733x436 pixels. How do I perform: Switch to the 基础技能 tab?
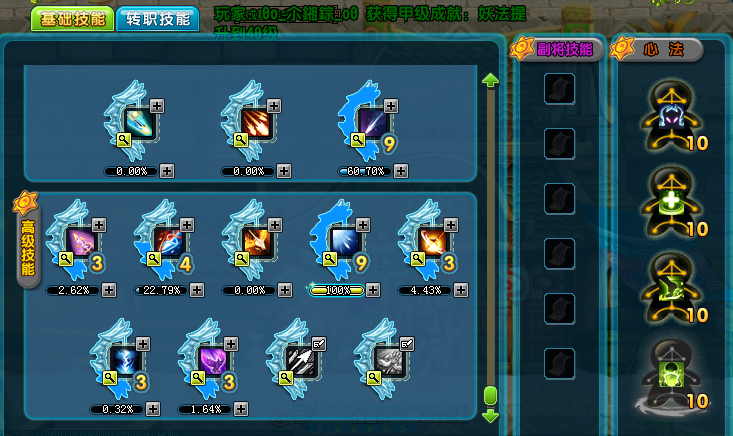pos(71,19)
